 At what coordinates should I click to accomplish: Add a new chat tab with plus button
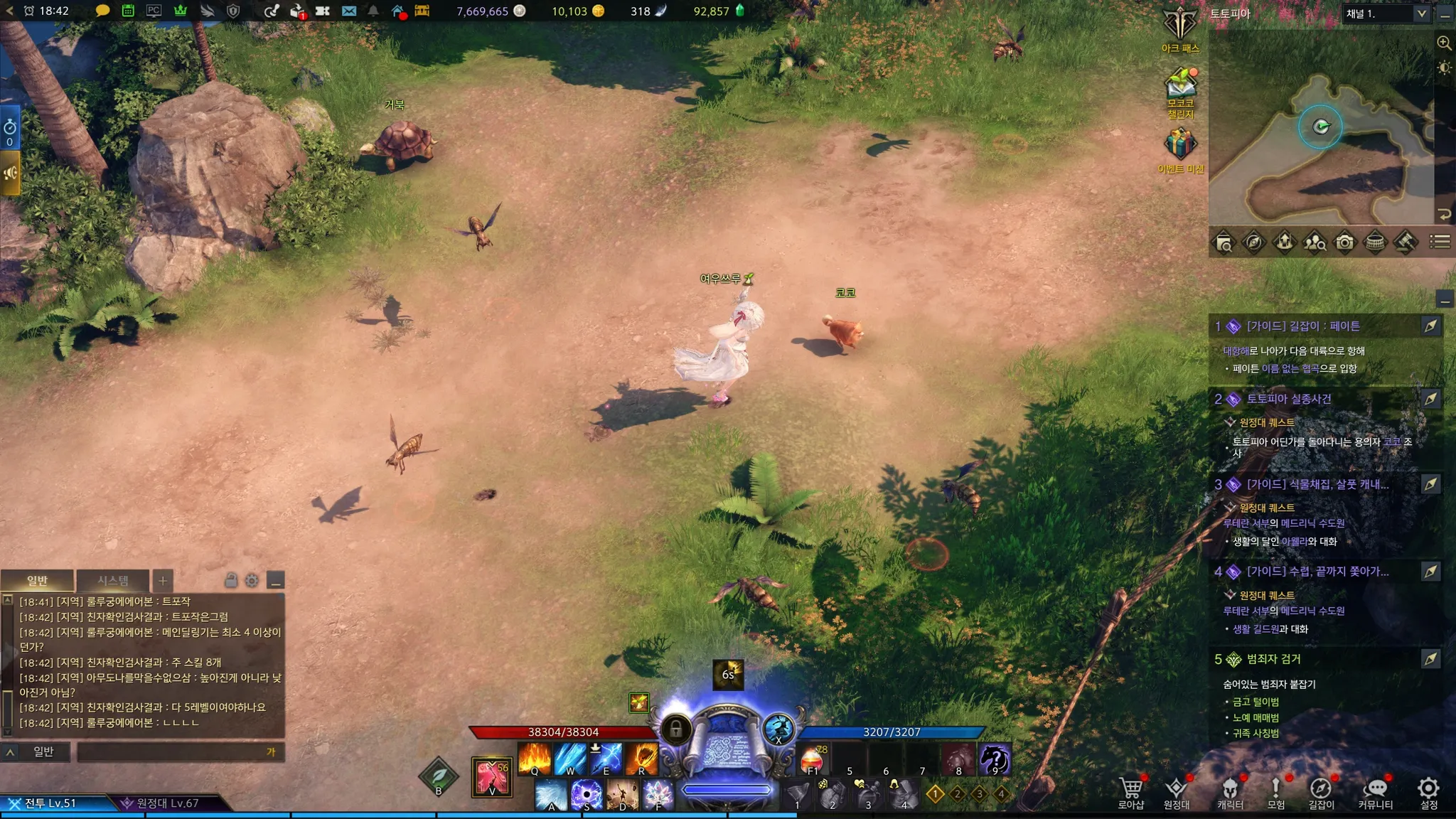tap(163, 581)
